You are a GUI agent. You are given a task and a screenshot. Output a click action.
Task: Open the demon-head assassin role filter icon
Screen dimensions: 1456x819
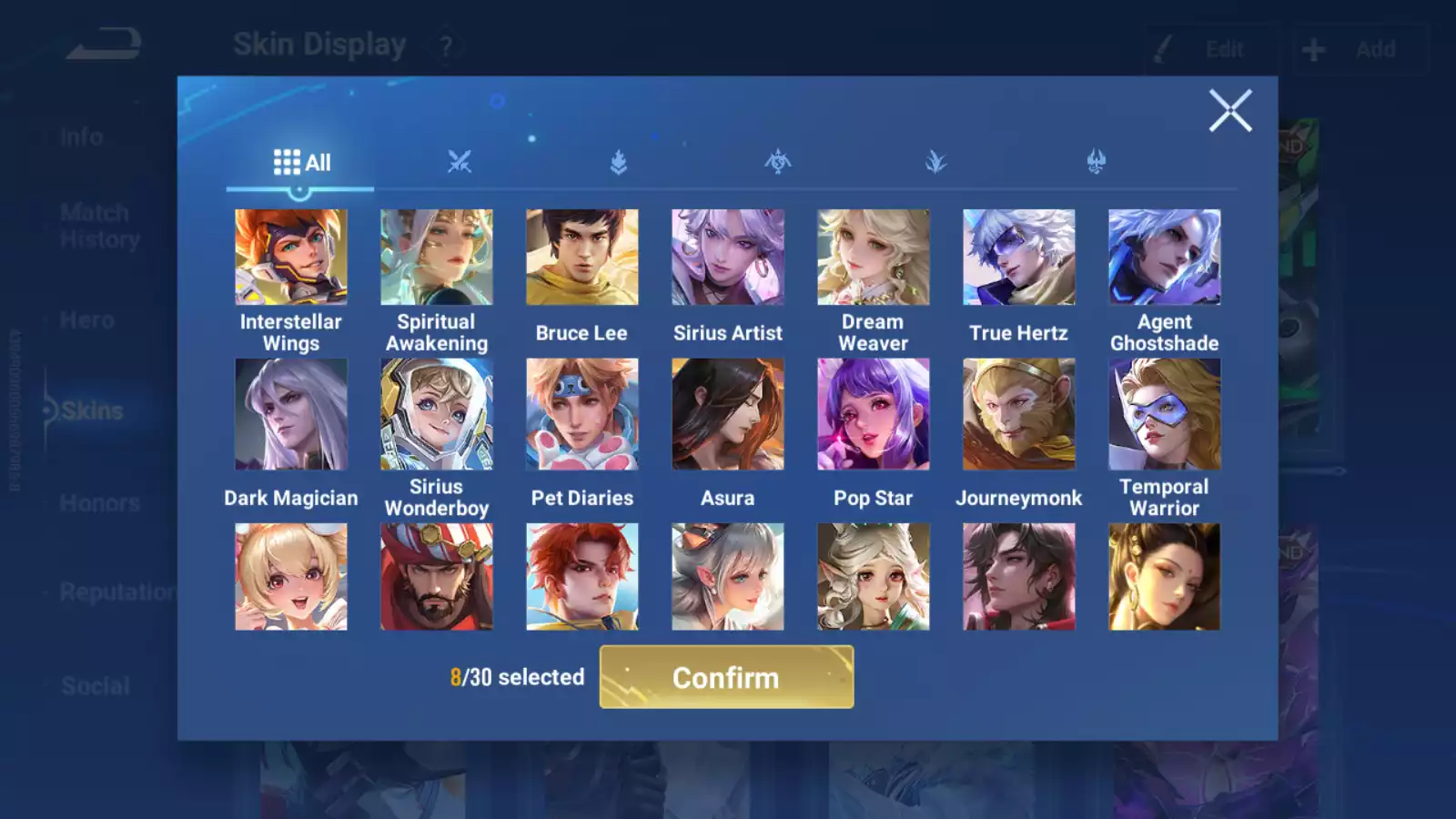tap(1097, 160)
